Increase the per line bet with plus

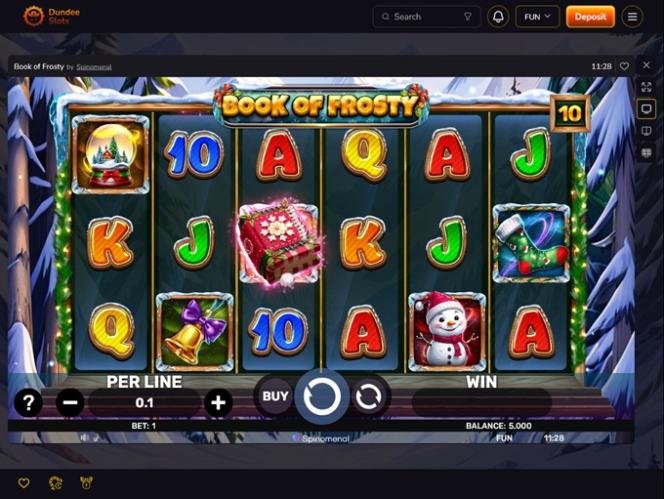click(x=218, y=402)
